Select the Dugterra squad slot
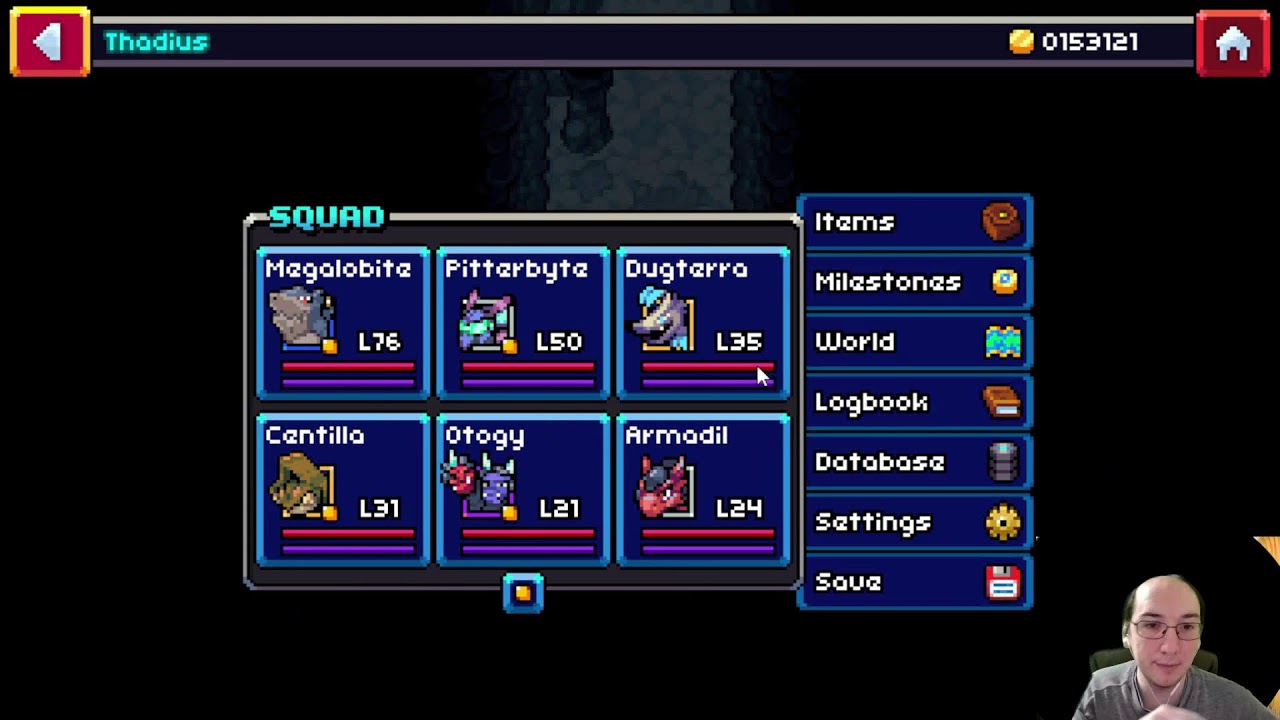 click(703, 323)
